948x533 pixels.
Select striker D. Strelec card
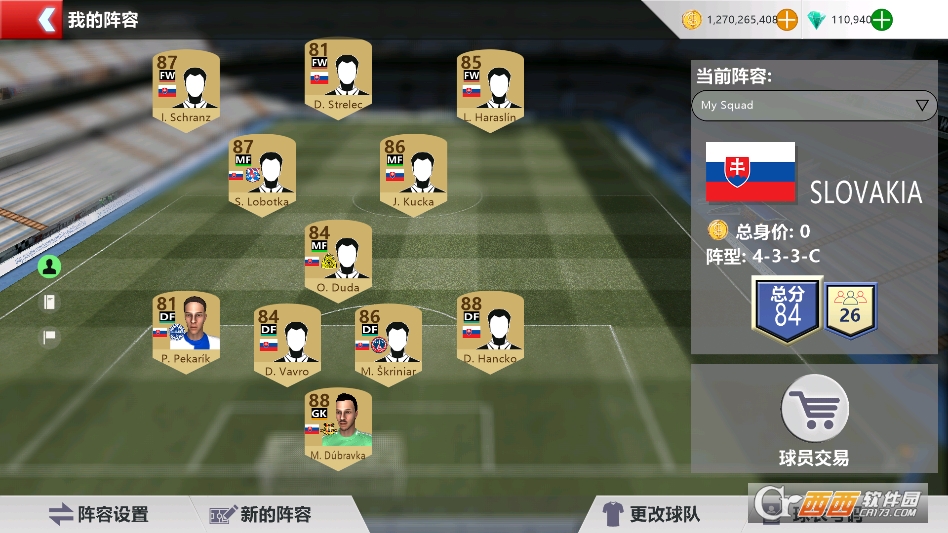[338, 76]
